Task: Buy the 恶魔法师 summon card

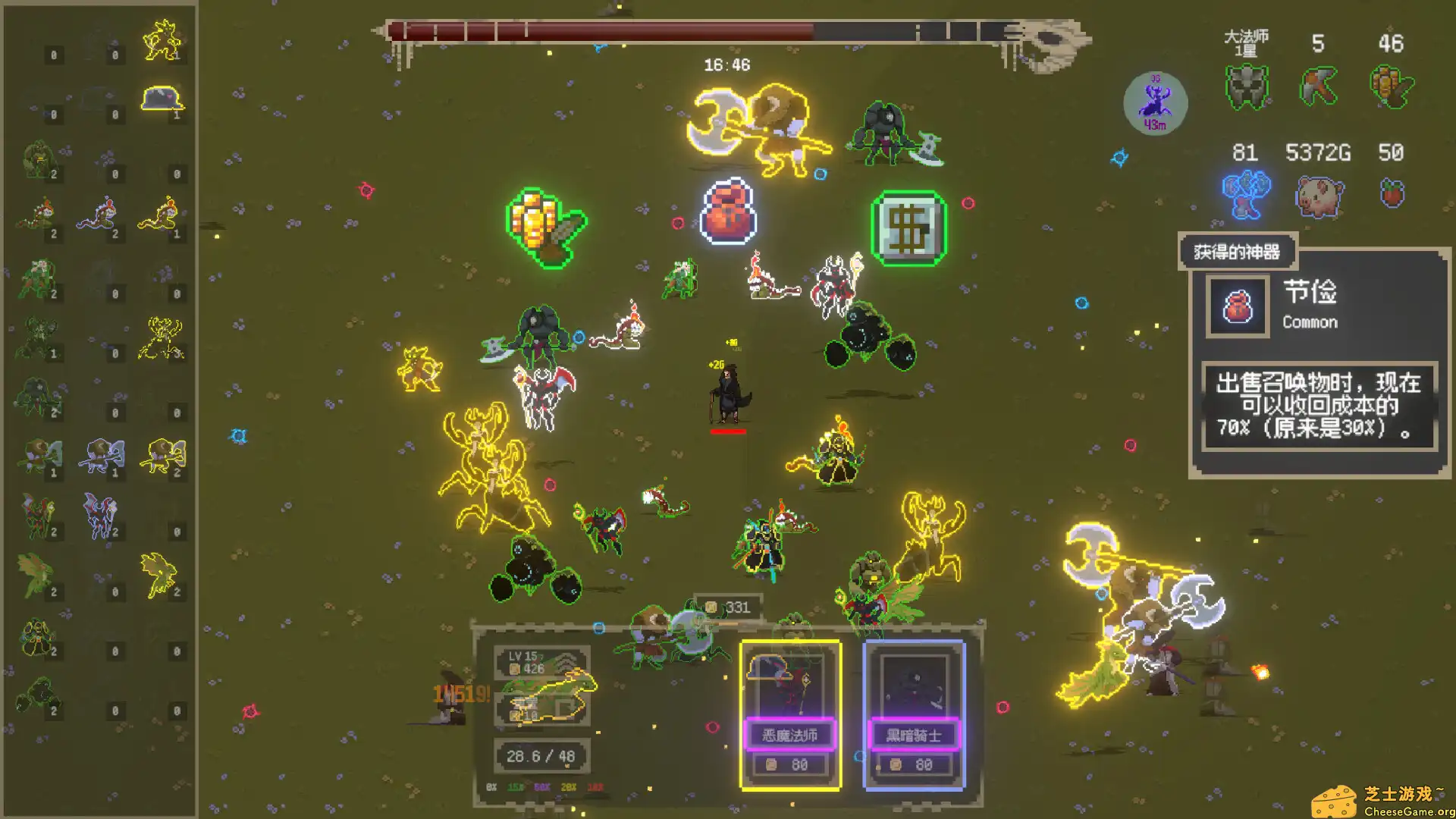Action: 790,714
